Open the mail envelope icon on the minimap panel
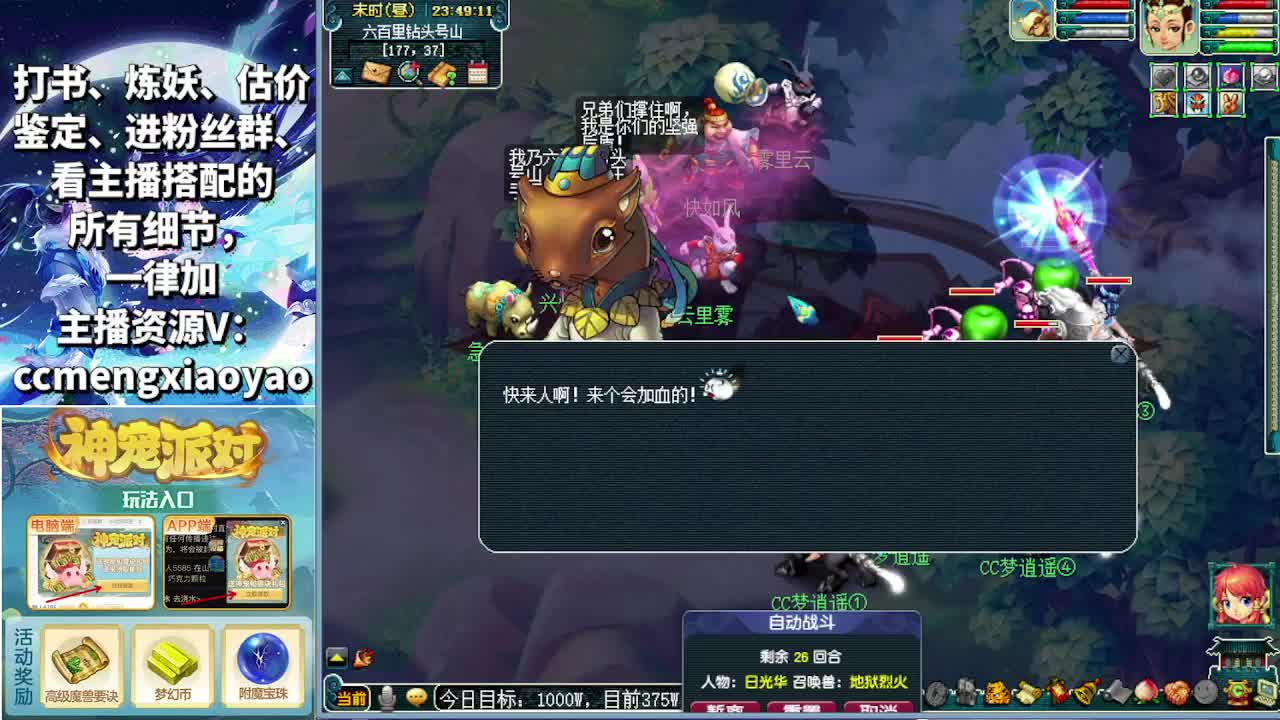The width and height of the screenshot is (1280, 720). [375, 72]
